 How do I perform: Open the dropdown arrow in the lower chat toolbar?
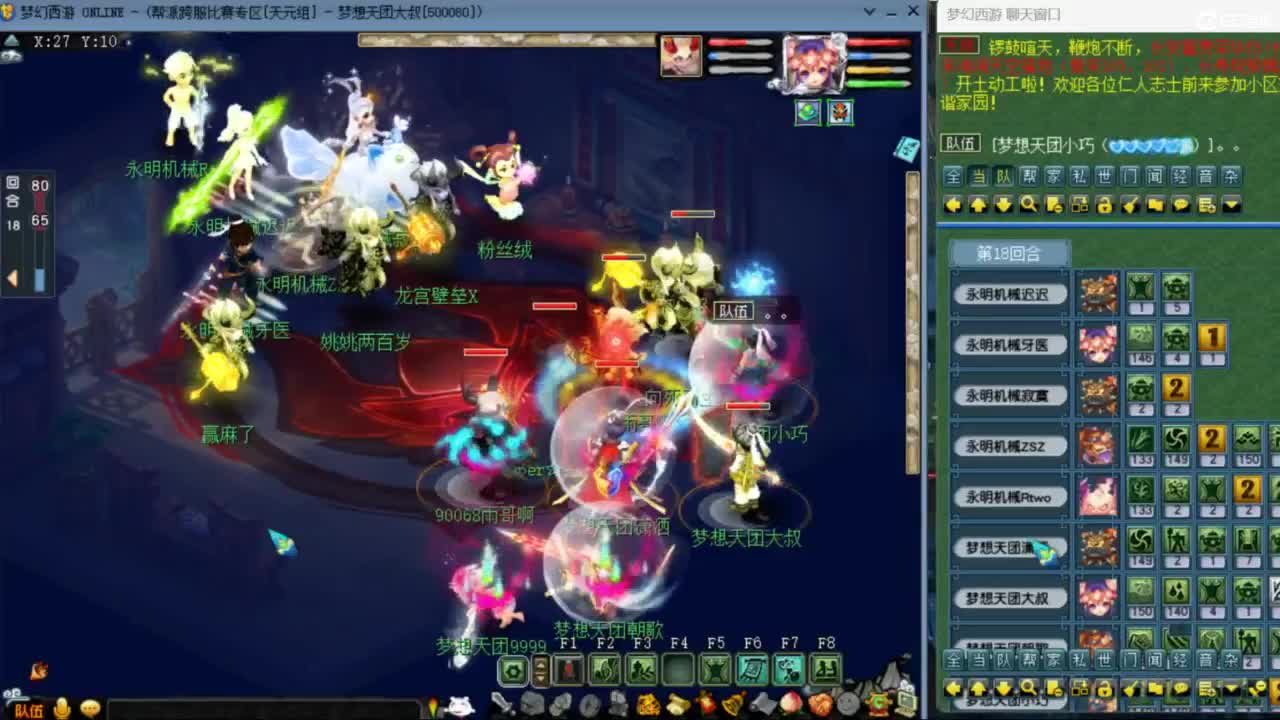pos(1231,690)
